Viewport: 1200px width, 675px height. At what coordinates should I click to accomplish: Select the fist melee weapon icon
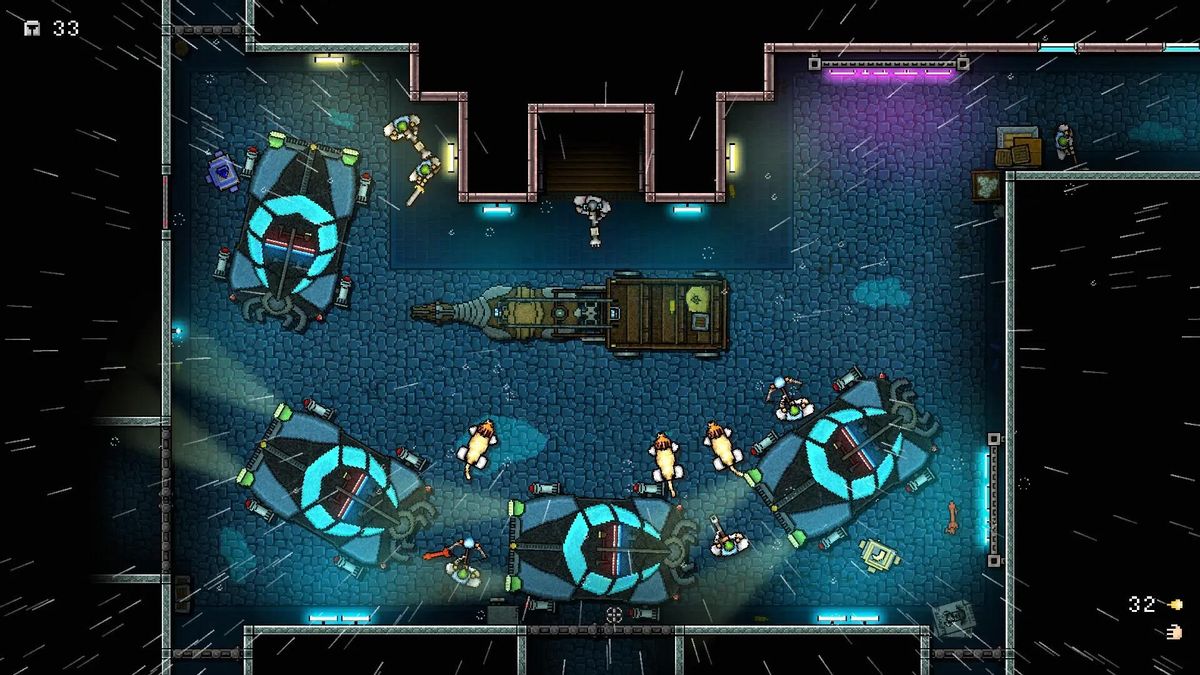1174,632
